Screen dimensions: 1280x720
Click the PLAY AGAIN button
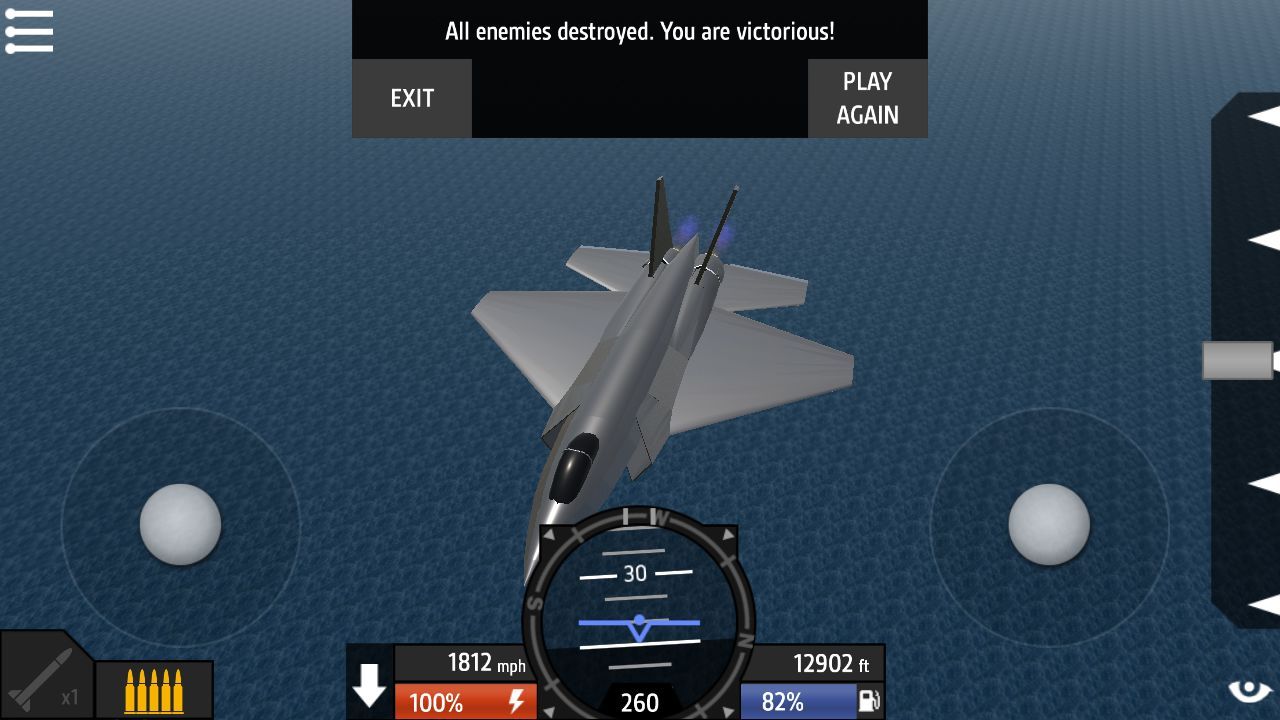tap(867, 98)
